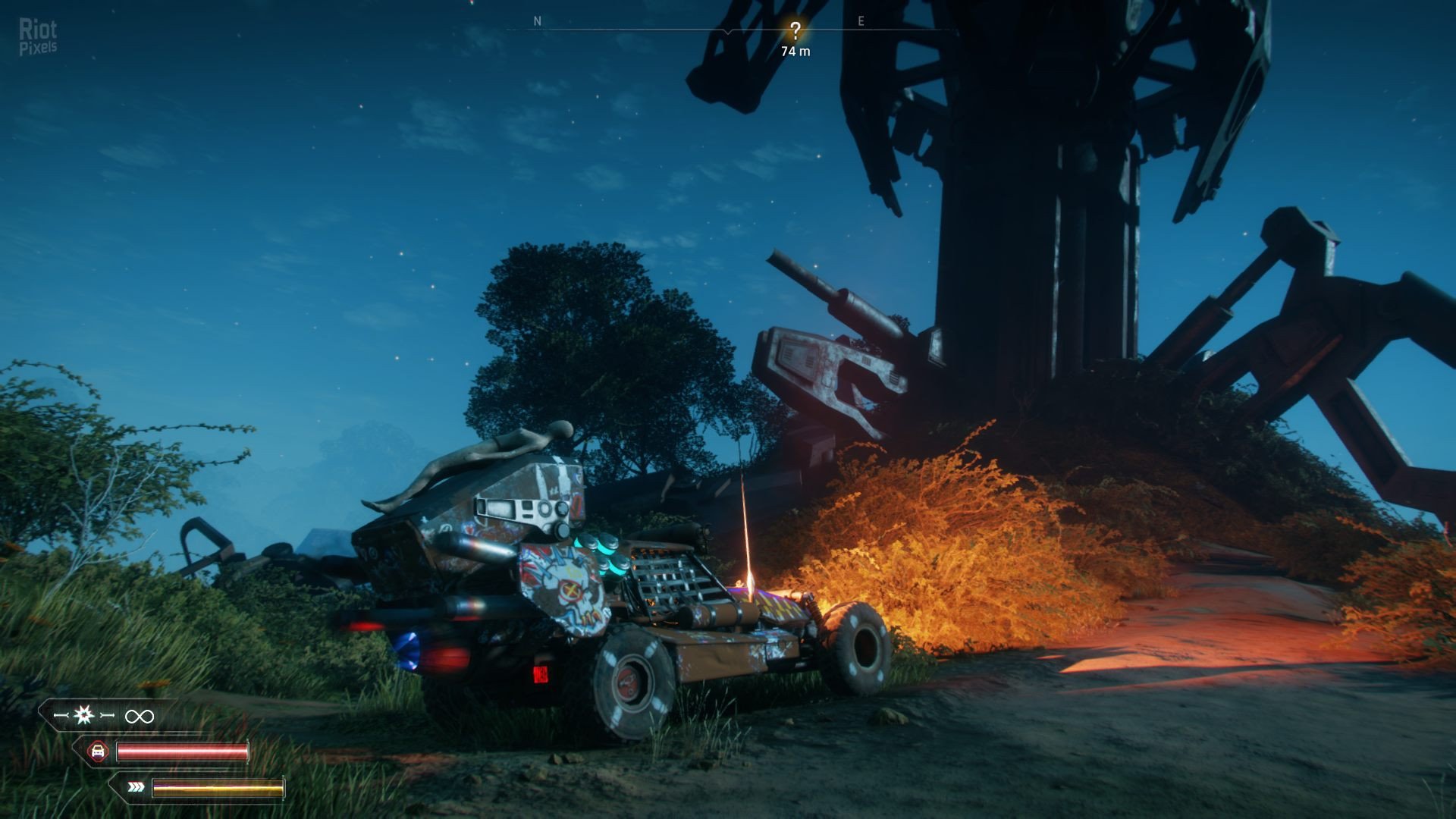
Task: Click the vehicle weapon burst icon
Action: [x=84, y=714]
